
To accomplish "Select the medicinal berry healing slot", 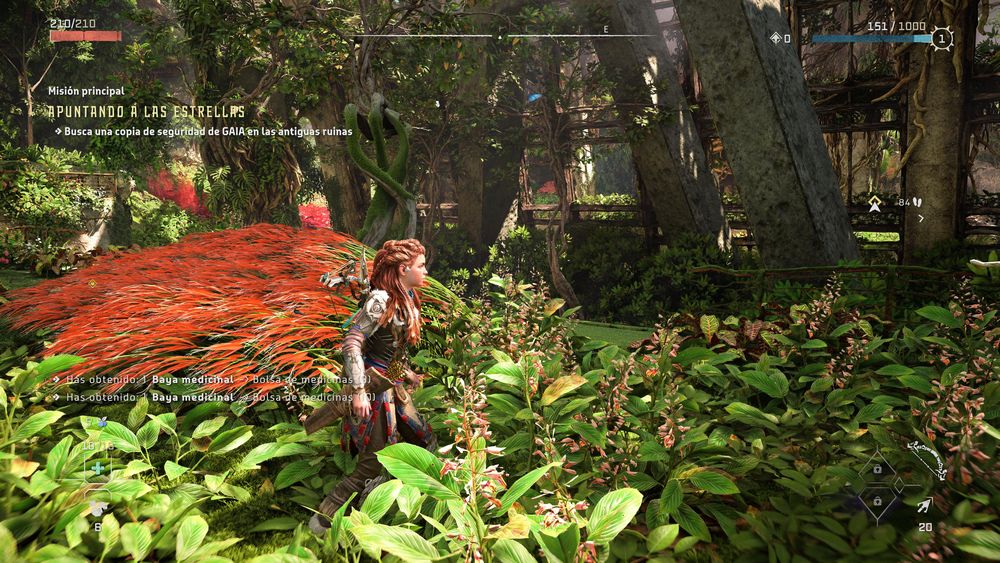I will coord(97,467).
